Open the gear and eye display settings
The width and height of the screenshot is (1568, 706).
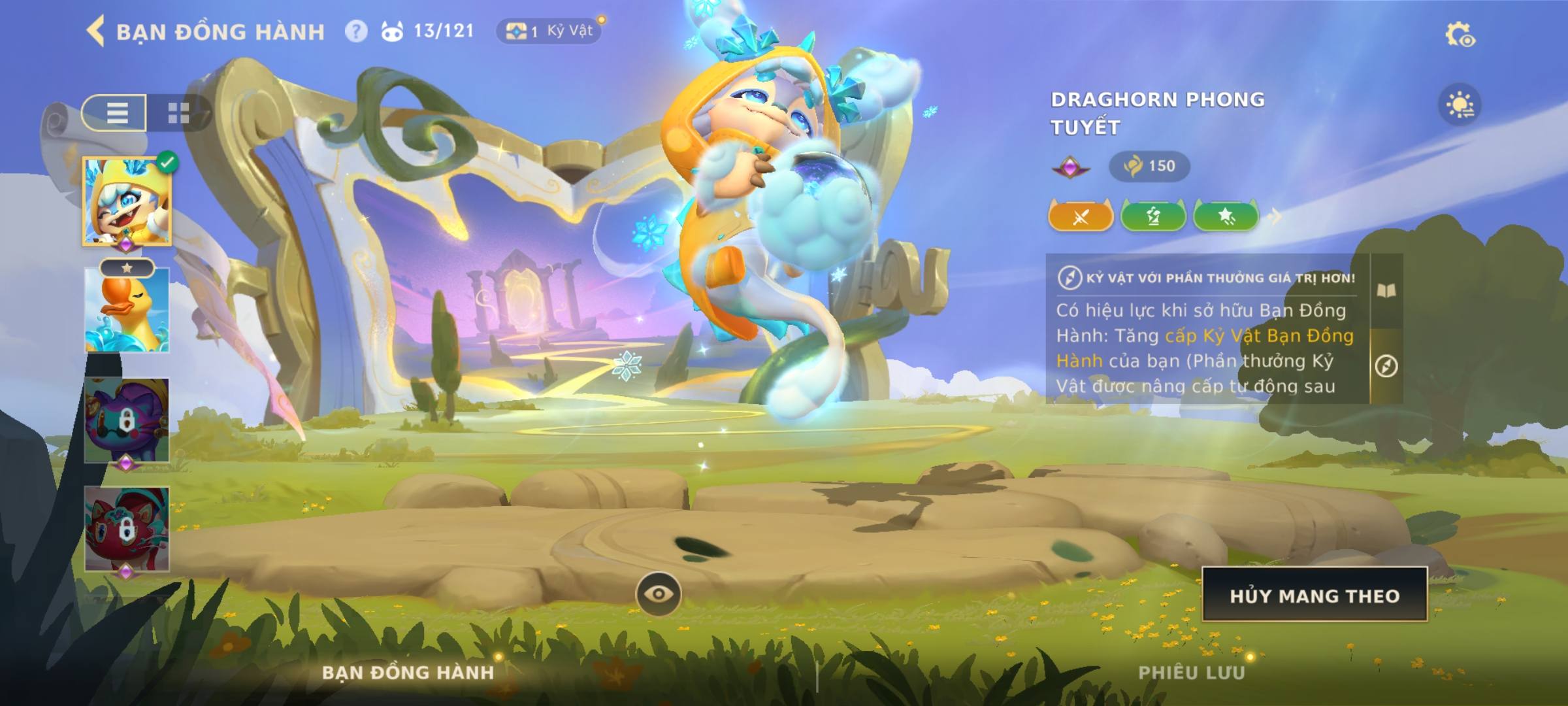1460,35
